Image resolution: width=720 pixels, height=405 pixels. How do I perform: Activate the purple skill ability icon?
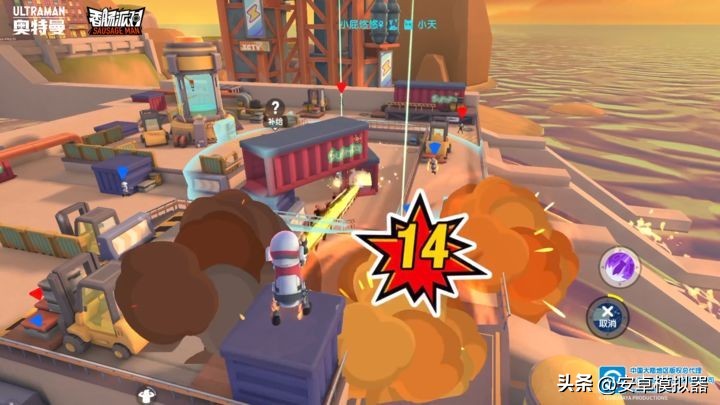[x=613, y=268]
